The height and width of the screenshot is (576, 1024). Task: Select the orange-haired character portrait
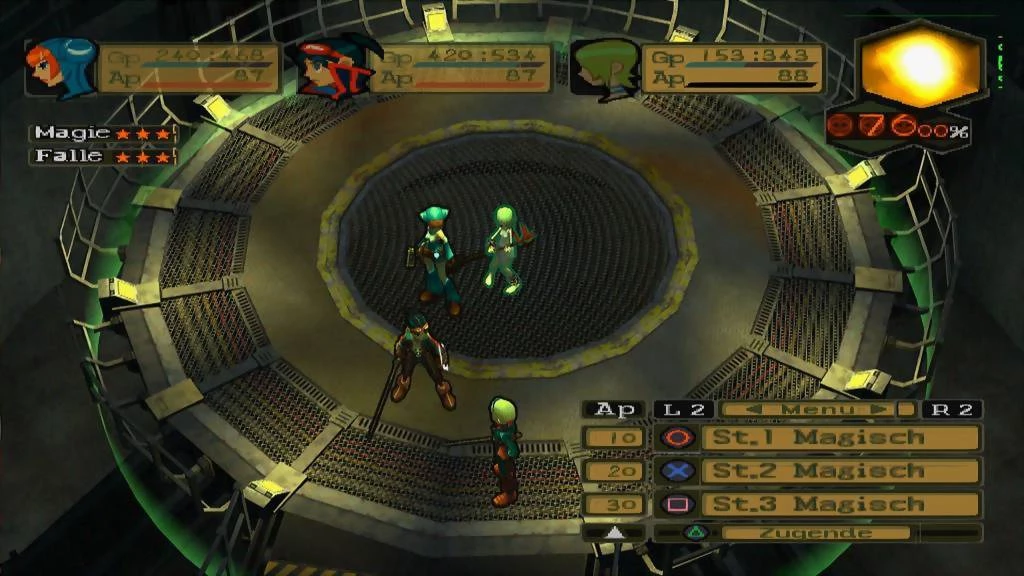click(60, 68)
